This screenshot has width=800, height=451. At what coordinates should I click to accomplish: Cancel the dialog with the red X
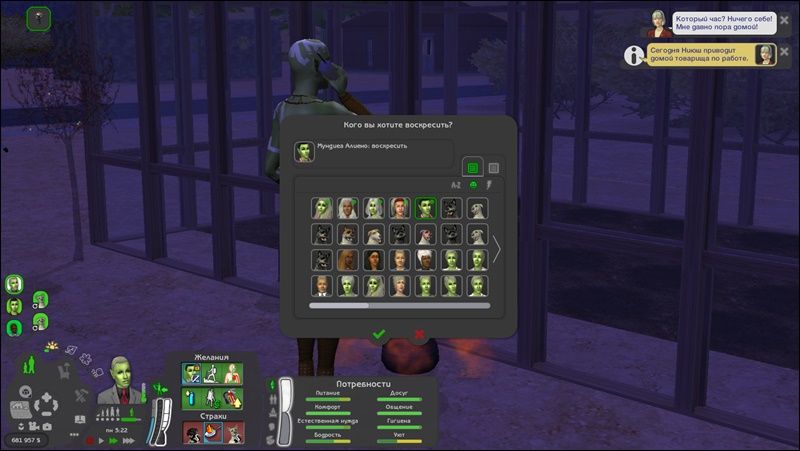point(419,334)
